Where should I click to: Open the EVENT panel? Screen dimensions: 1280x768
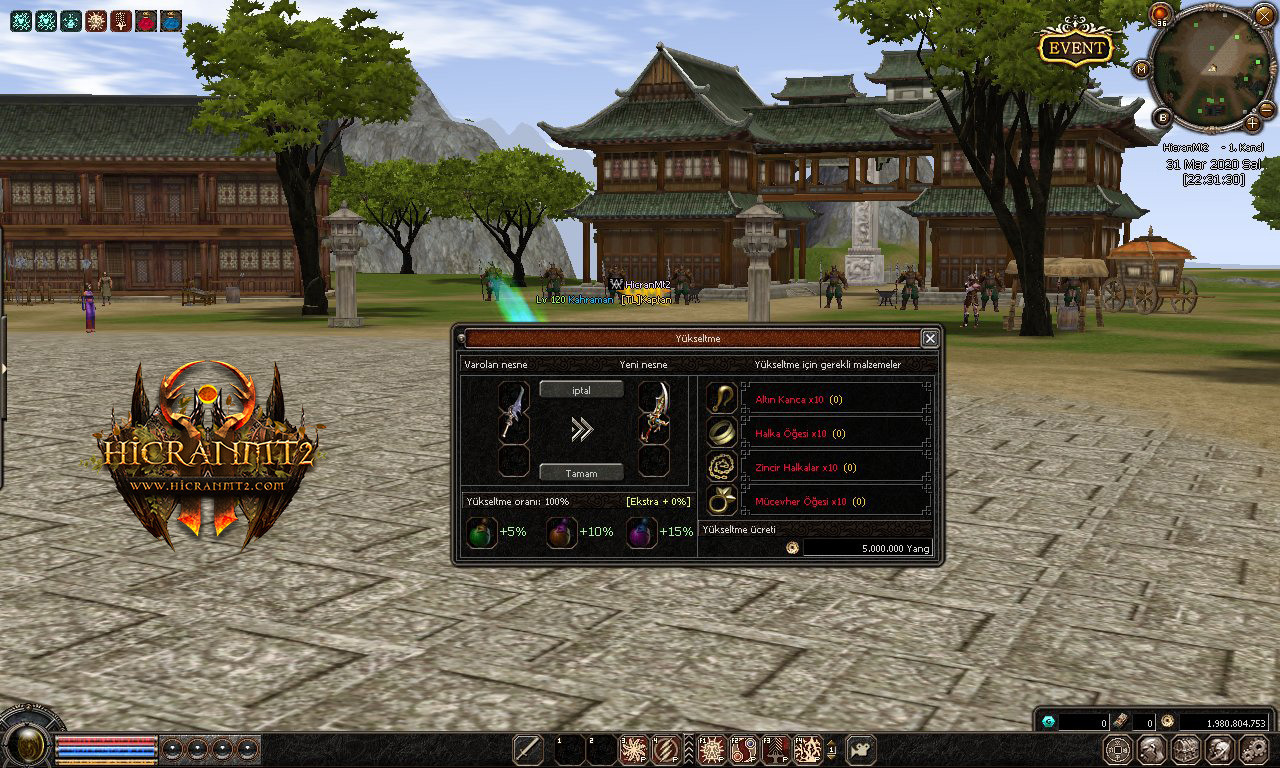click(1076, 47)
